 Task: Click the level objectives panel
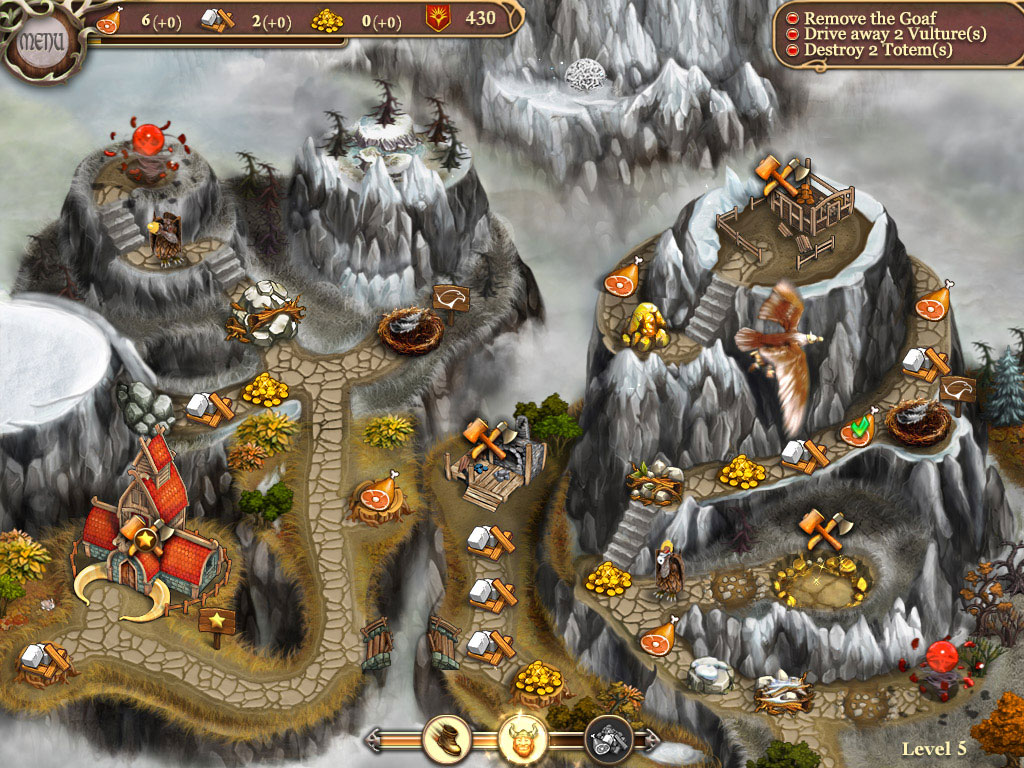point(897,34)
